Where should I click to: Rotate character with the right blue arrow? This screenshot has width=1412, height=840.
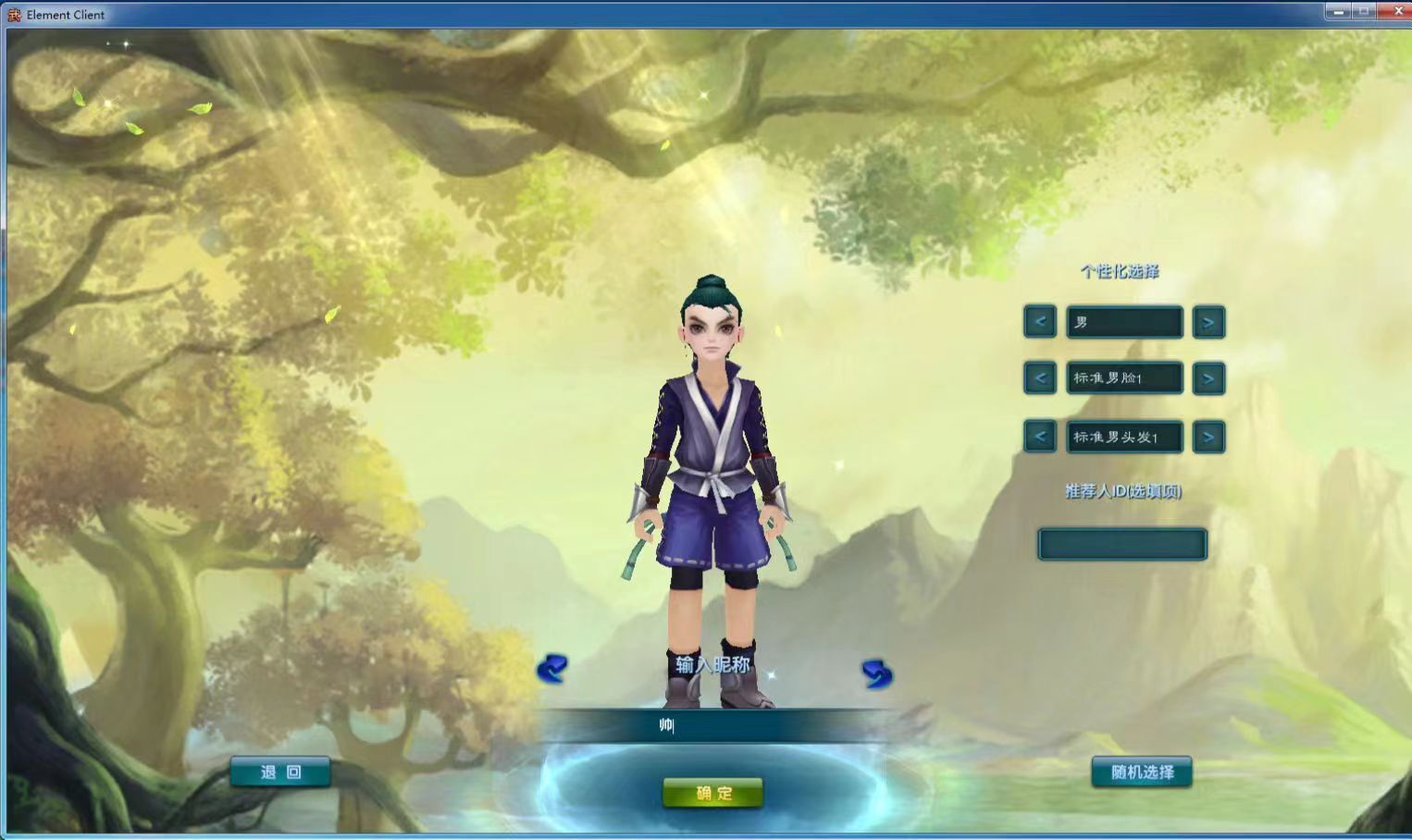pyautogui.click(x=876, y=673)
